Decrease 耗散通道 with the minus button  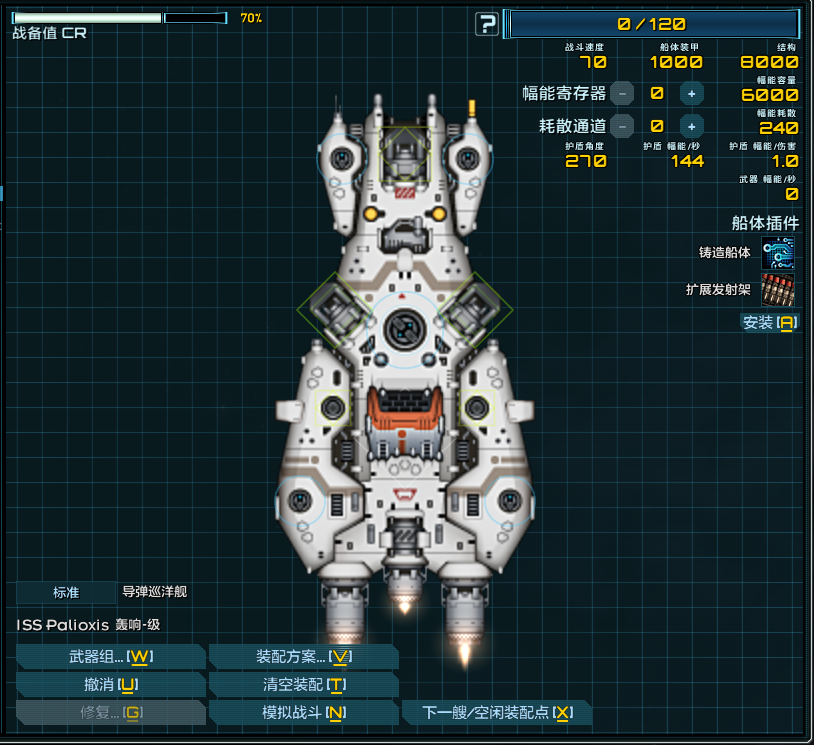[x=622, y=126]
